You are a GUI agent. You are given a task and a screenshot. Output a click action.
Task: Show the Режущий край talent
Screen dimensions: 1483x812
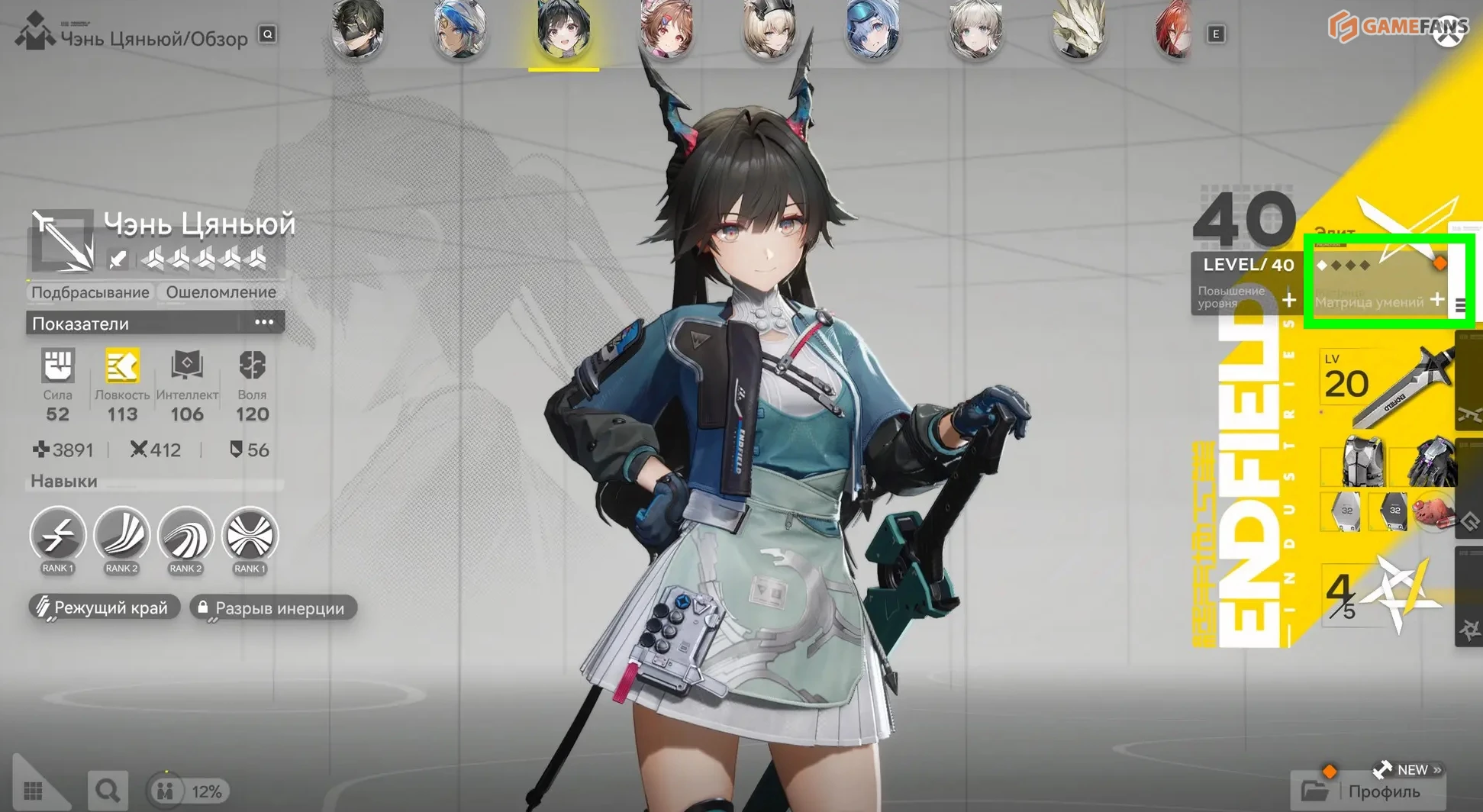[x=104, y=607]
